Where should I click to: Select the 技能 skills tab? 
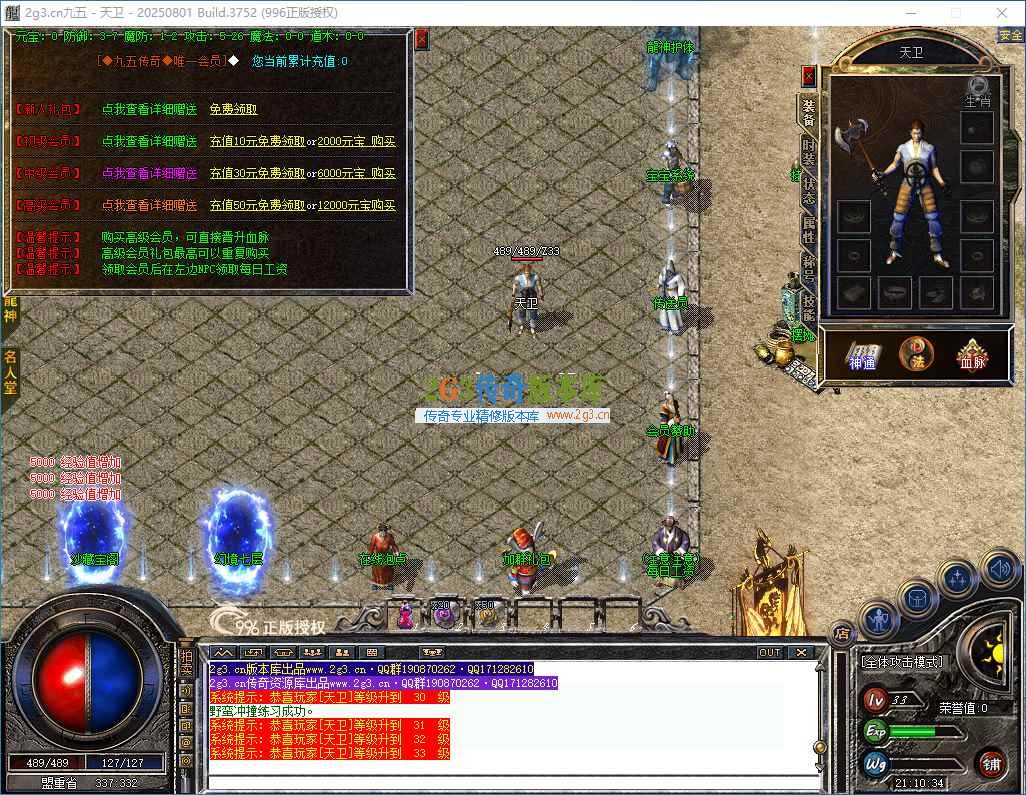tap(808, 304)
